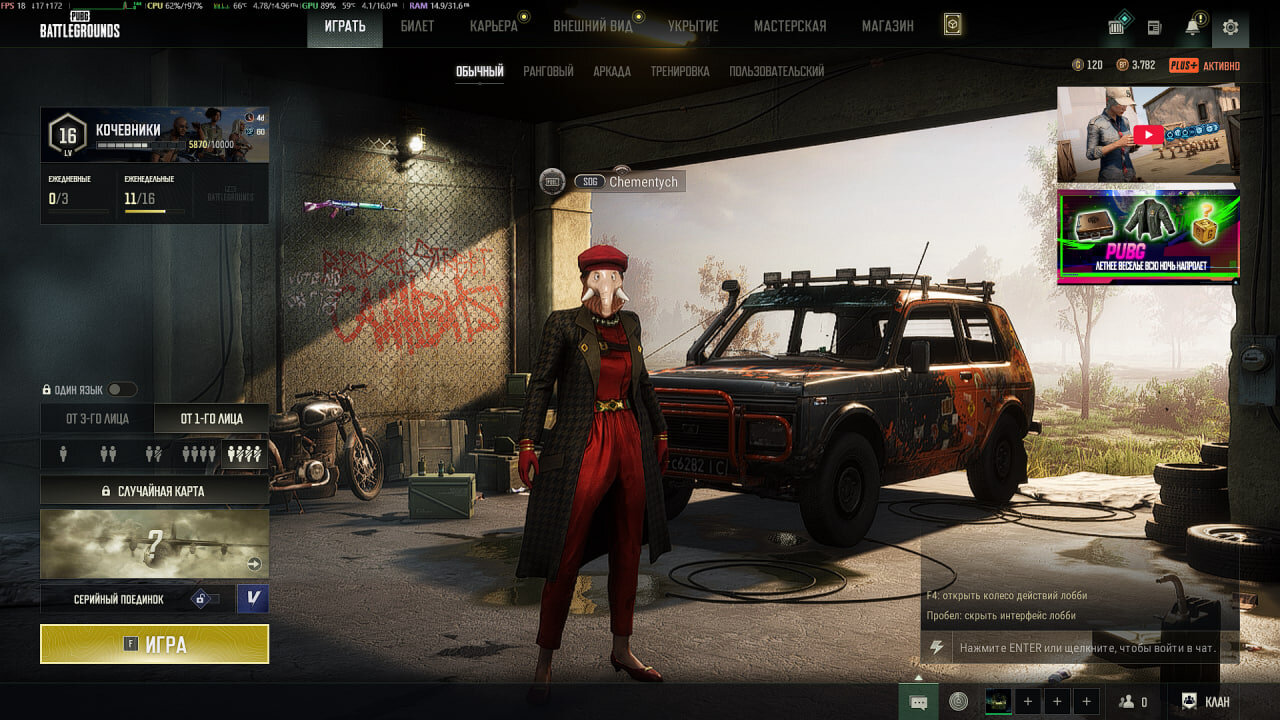Select solo mode single-person icon
The image size is (1280, 720).
click(63, 454)
